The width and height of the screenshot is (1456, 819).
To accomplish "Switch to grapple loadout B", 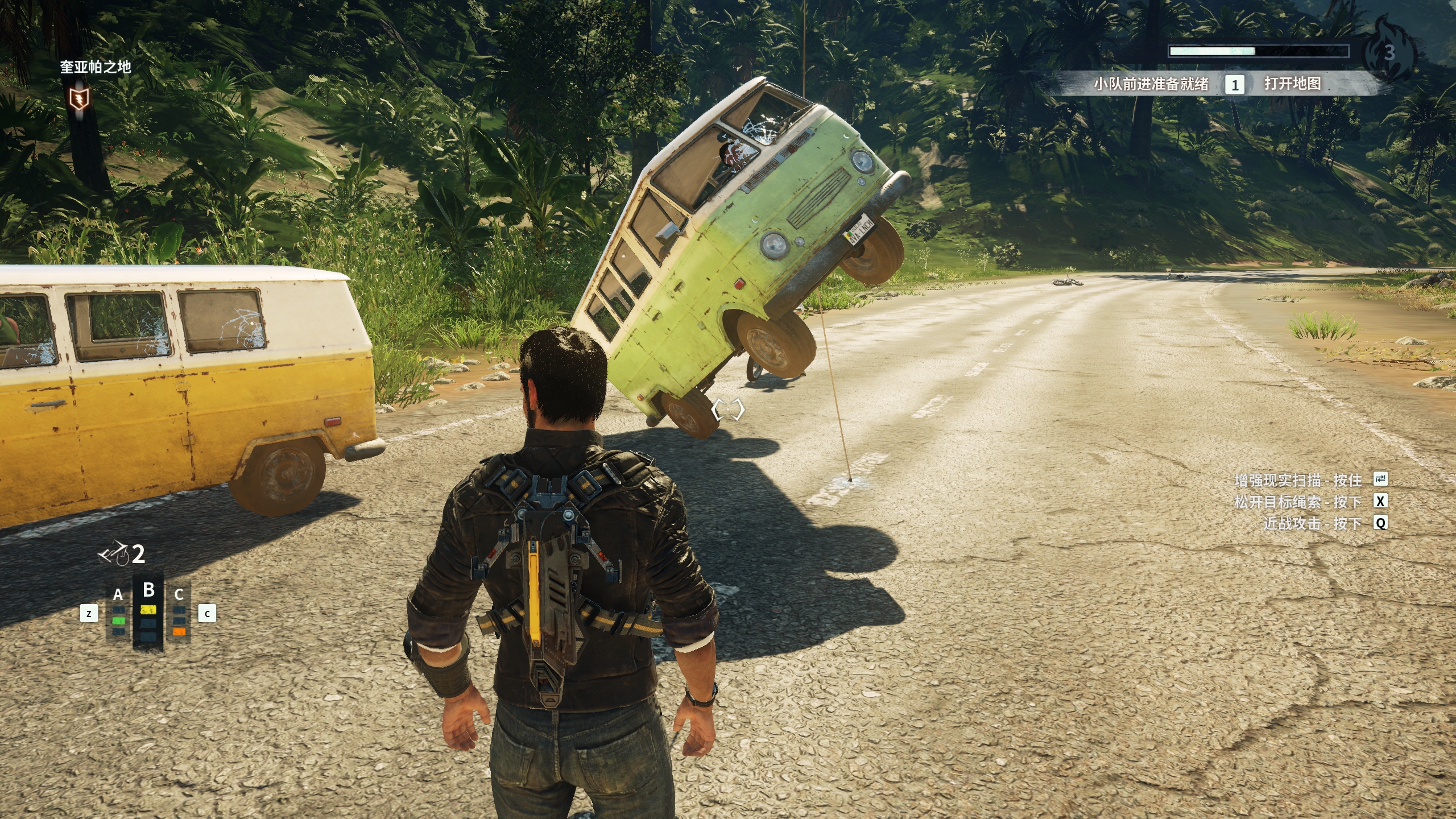I will coord(148,611).
